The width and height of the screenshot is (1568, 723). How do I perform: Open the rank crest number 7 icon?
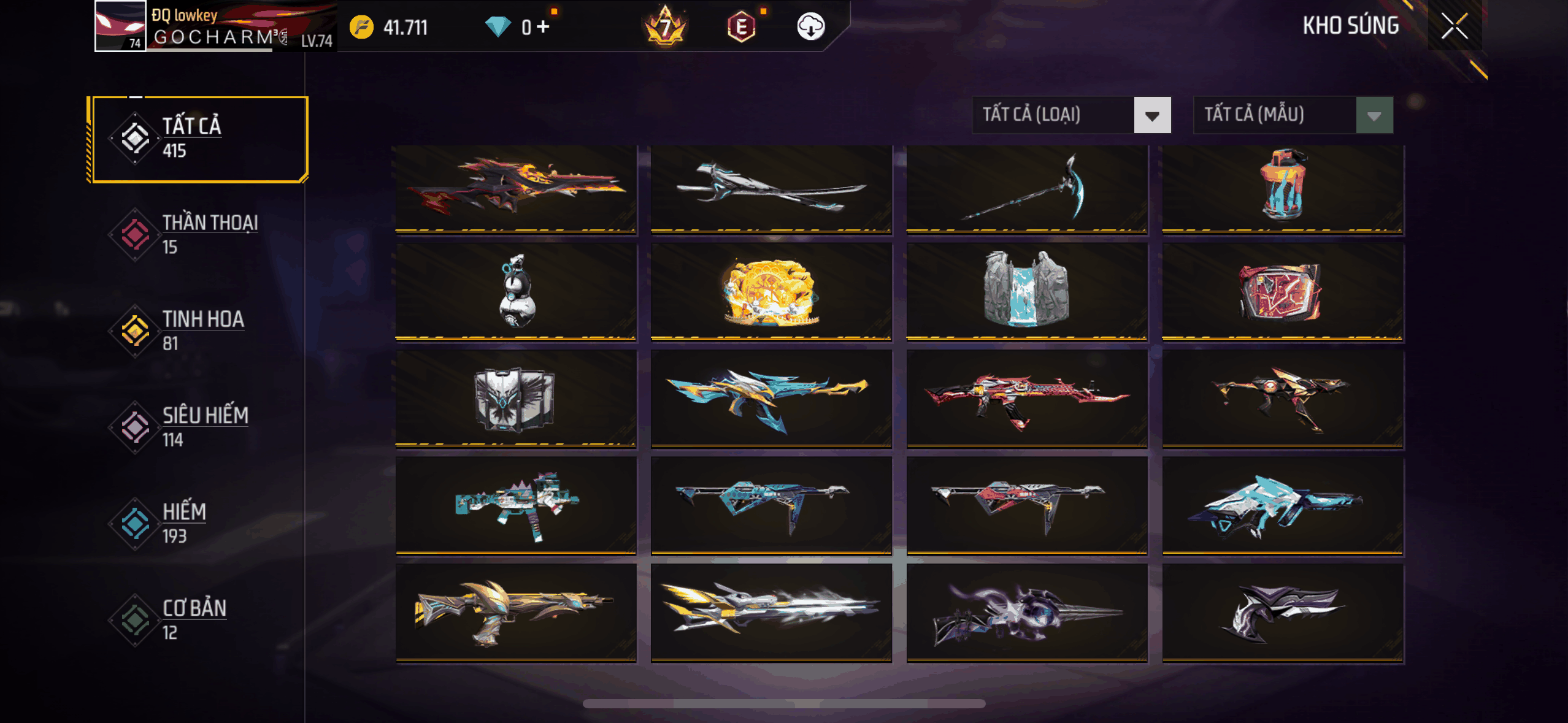[665, 27]
